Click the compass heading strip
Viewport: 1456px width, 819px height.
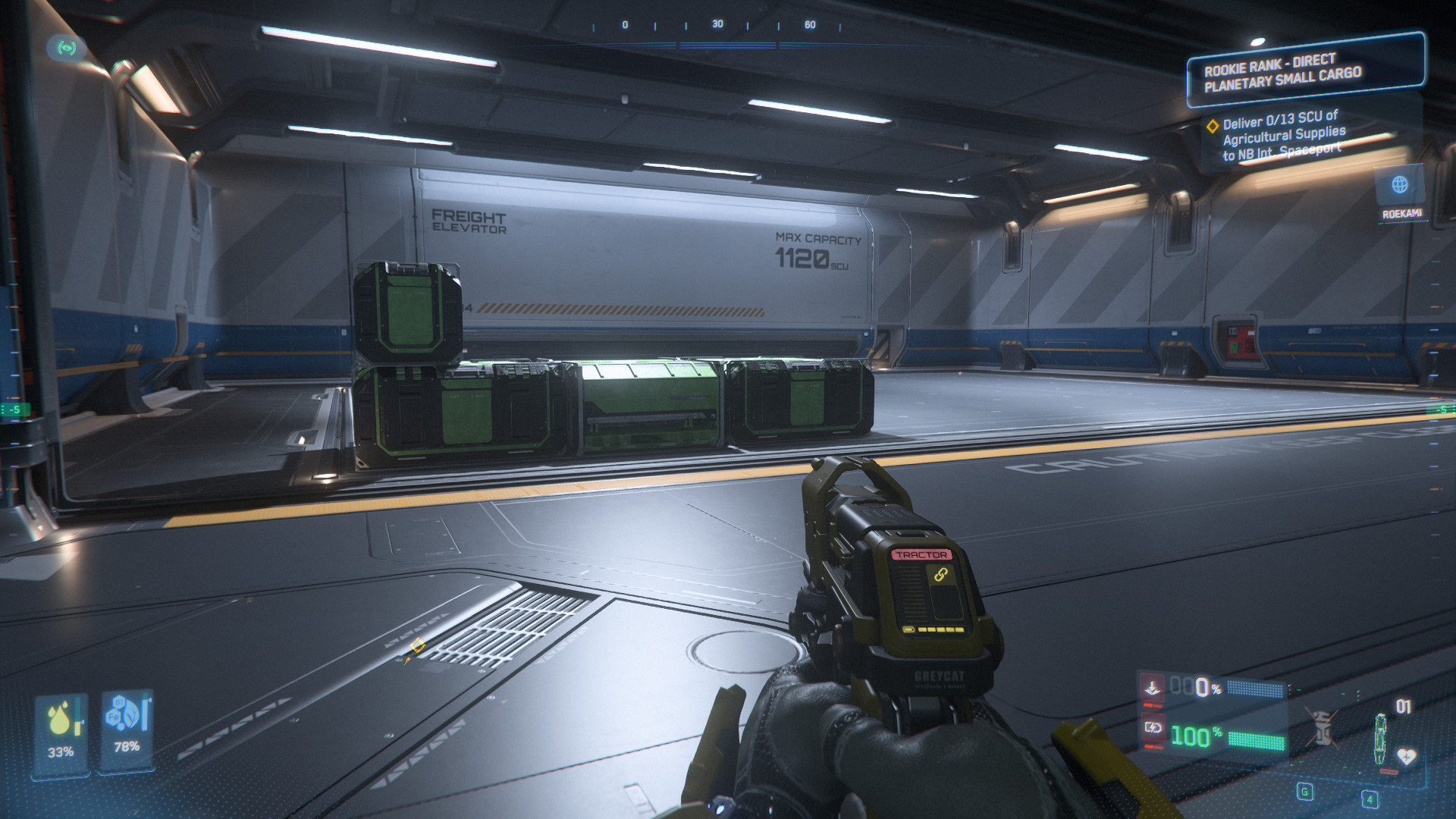tap(717, 25)
